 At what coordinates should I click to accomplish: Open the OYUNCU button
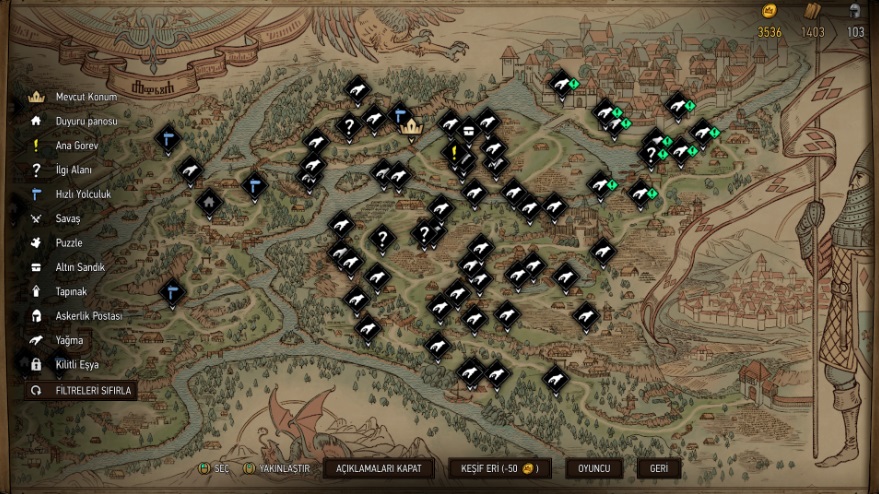(x=594, y=468)
